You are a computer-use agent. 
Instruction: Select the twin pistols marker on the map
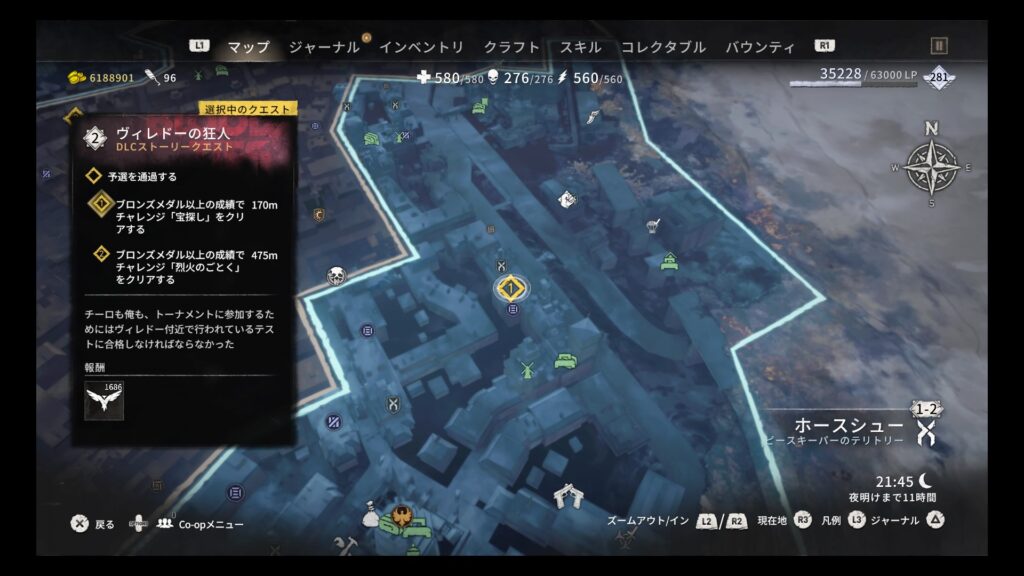(569, 496)
